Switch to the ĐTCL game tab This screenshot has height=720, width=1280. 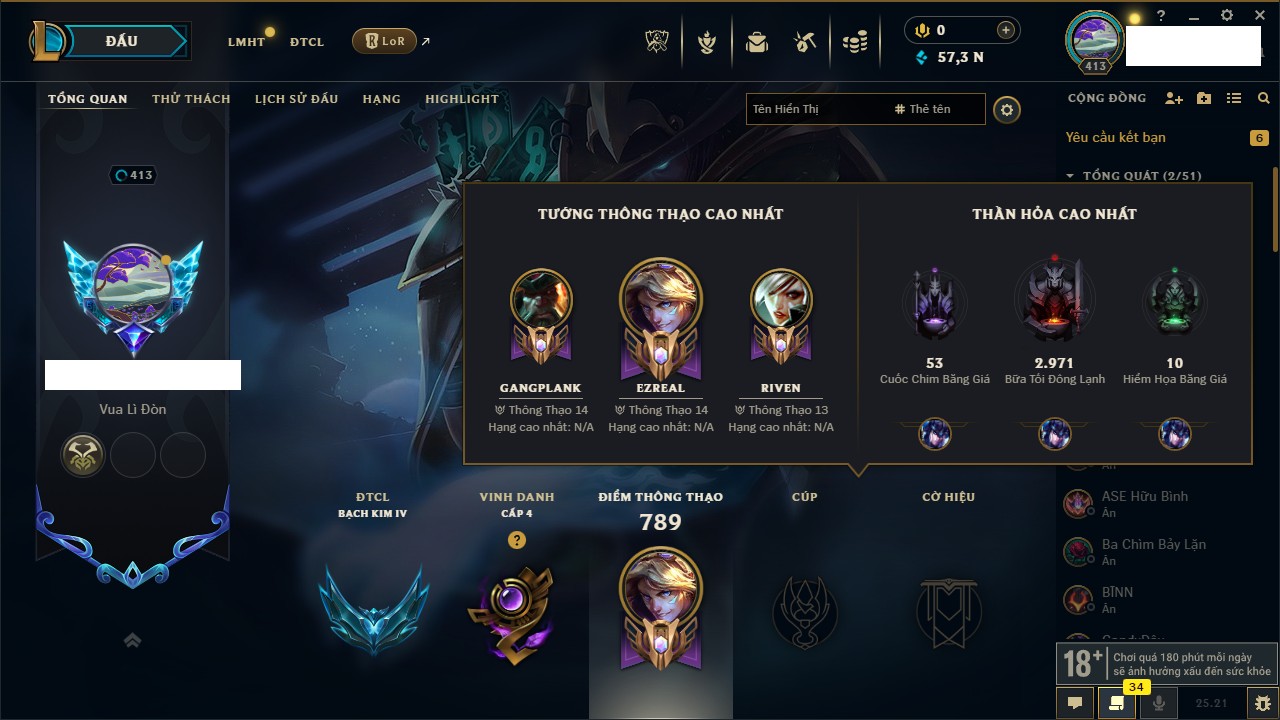tap(307, 42)
